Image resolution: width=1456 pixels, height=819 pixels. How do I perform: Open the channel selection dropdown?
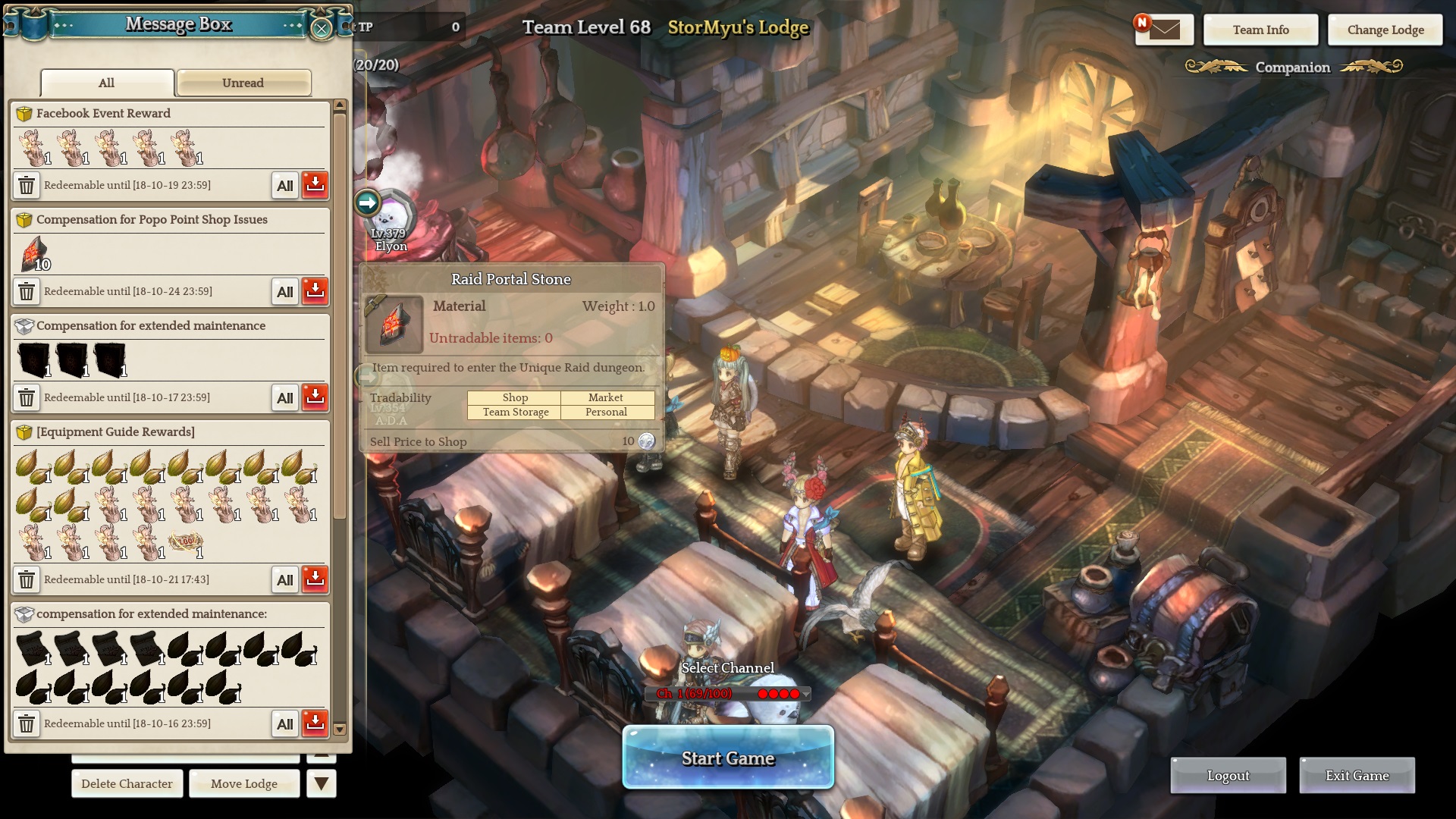(x=805, y=694)
